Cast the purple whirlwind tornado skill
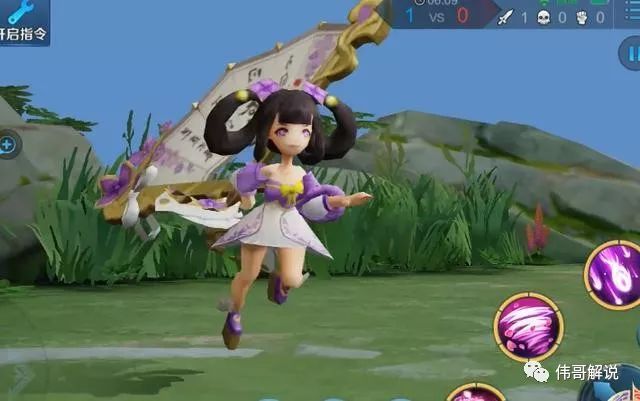Viewport: 640px width, 401px height. (x=528, y=327)
